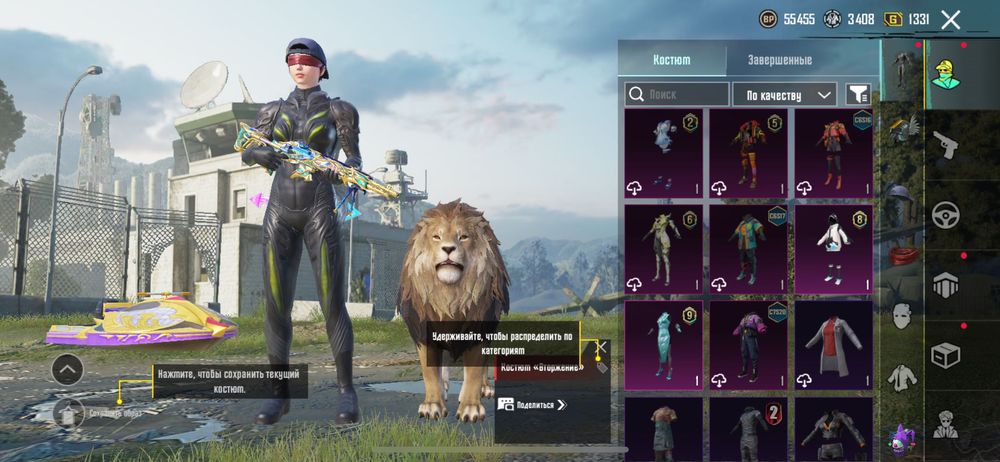This screenshot has height=462, width=1000.
Task: Switch to the Завершенные tab
Action: coord(779,60)
